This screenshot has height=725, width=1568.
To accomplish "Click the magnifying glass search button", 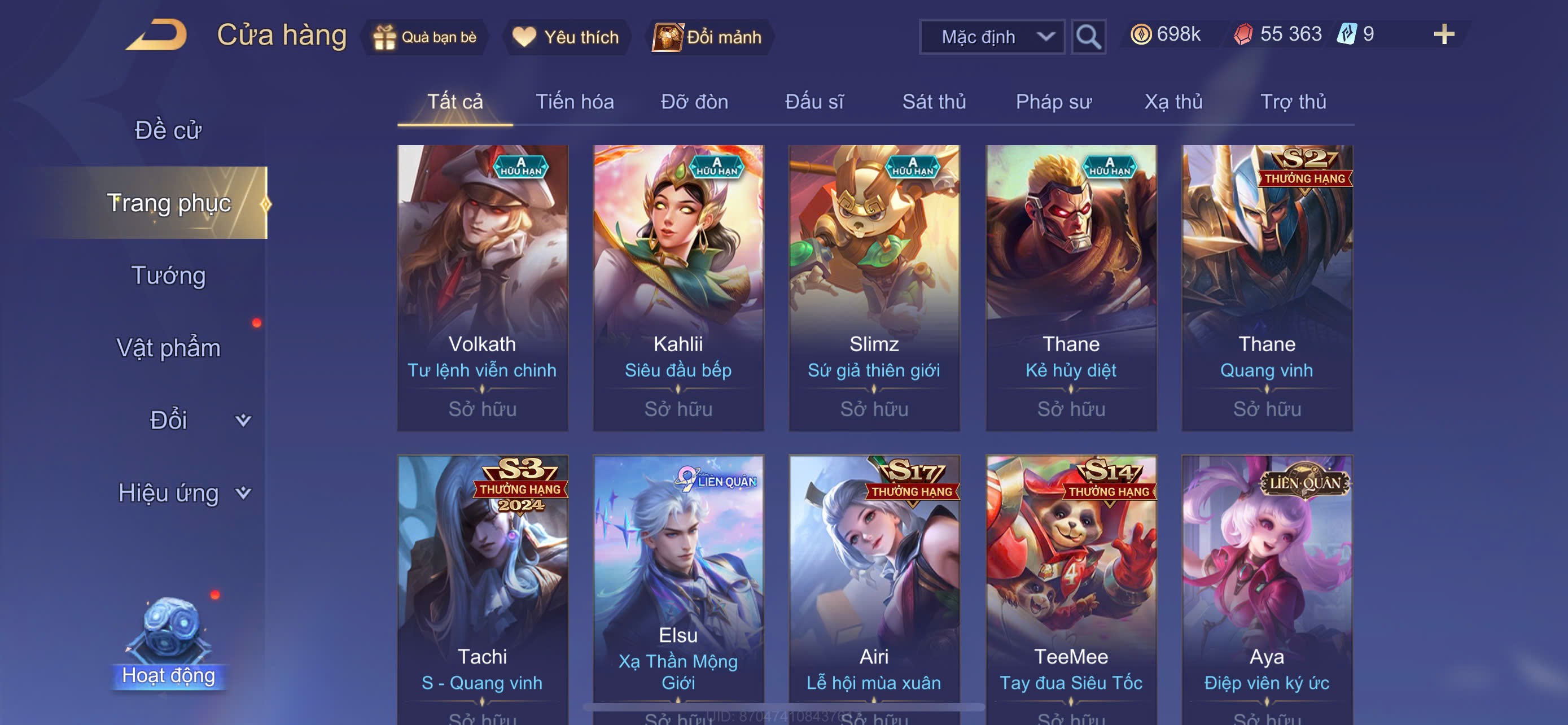I will pos(1088,37).
